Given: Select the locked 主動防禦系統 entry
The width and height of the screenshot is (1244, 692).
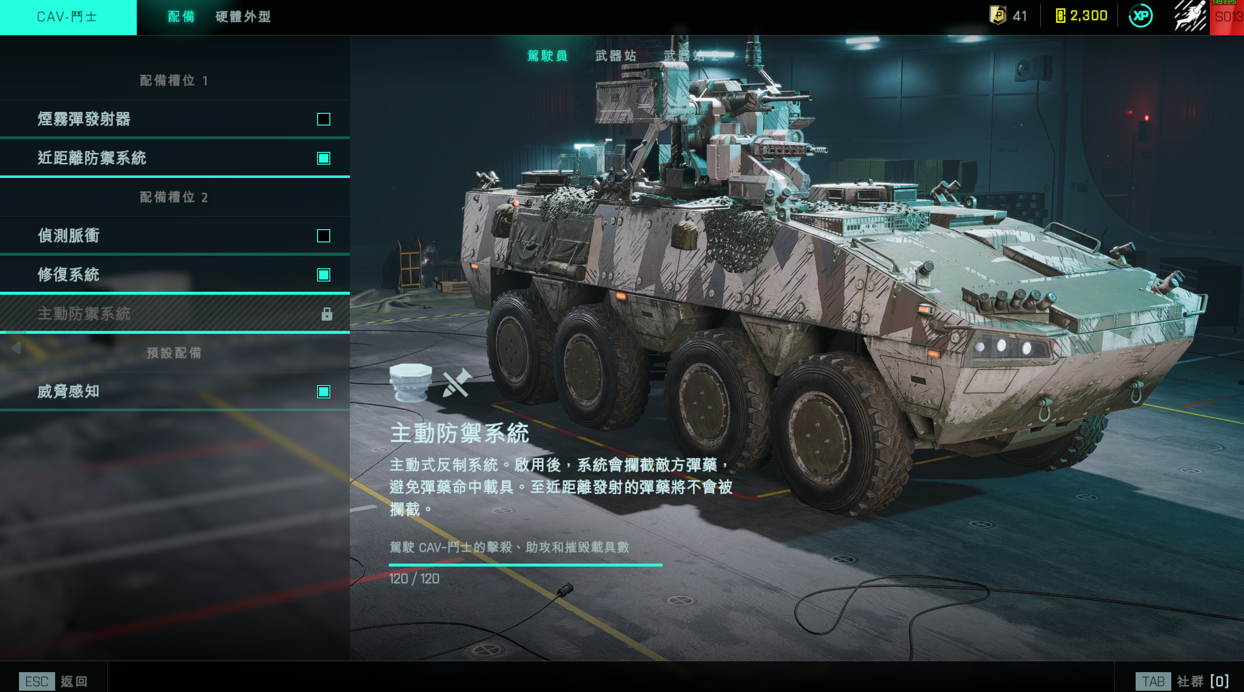Looking at the screenshot, I should [175, 314].
